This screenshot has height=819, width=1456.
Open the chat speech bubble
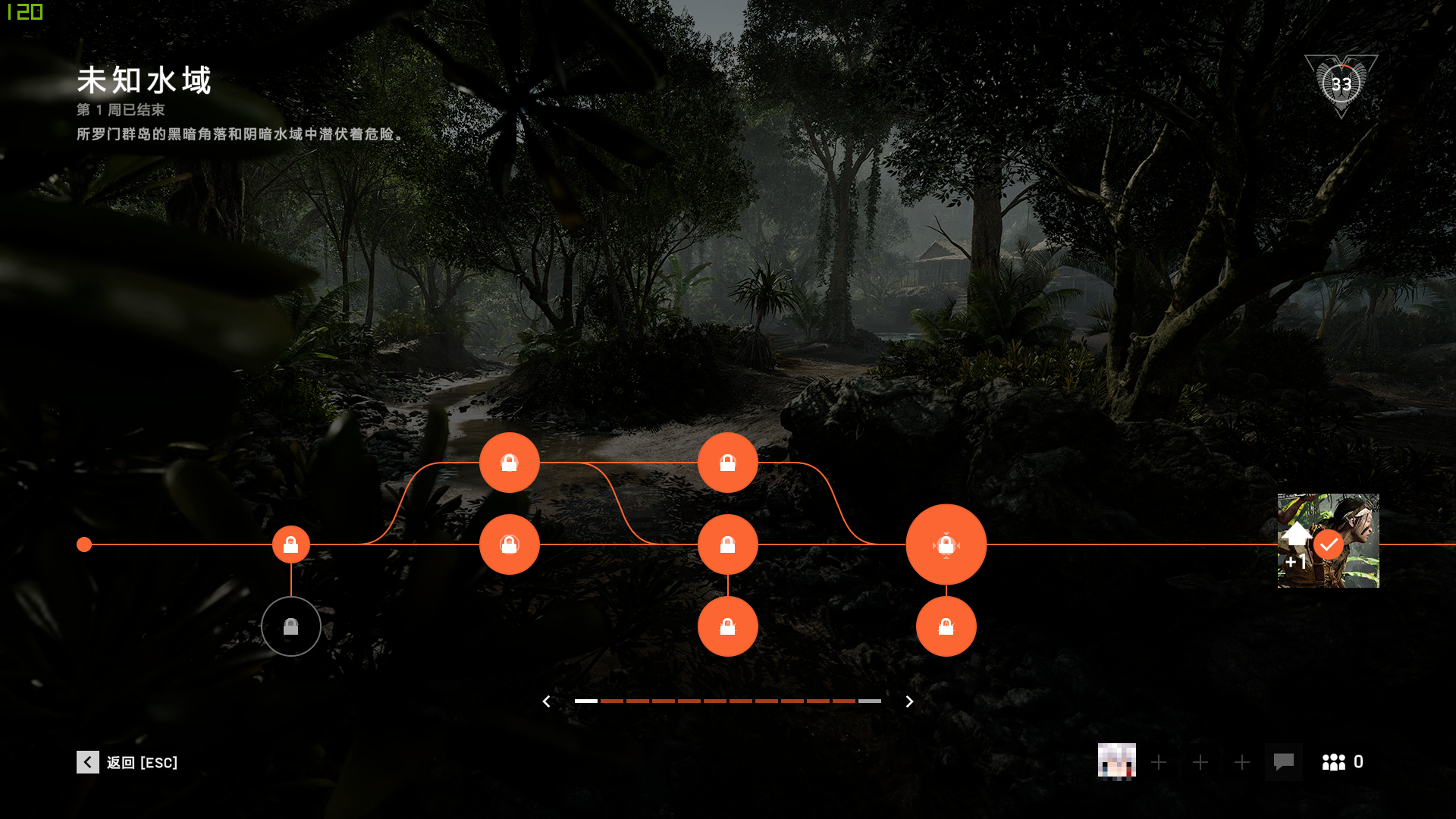click(1283, 761)
